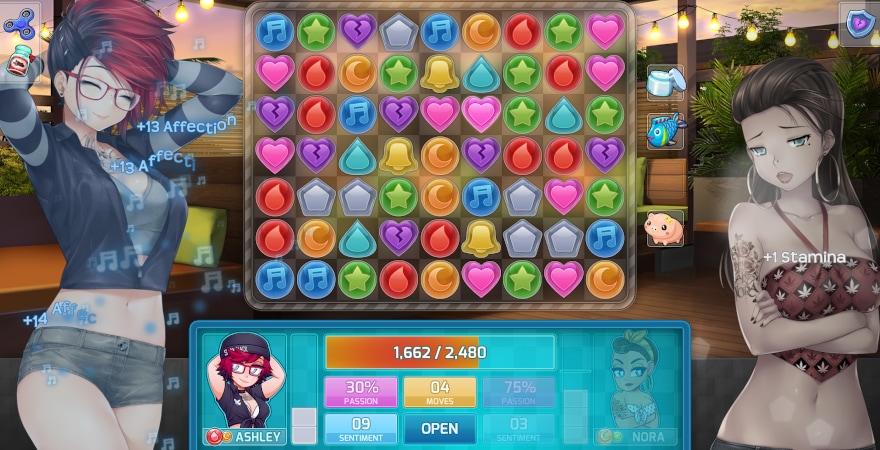Use the blue fish date gift

click(x=664, y=131)
